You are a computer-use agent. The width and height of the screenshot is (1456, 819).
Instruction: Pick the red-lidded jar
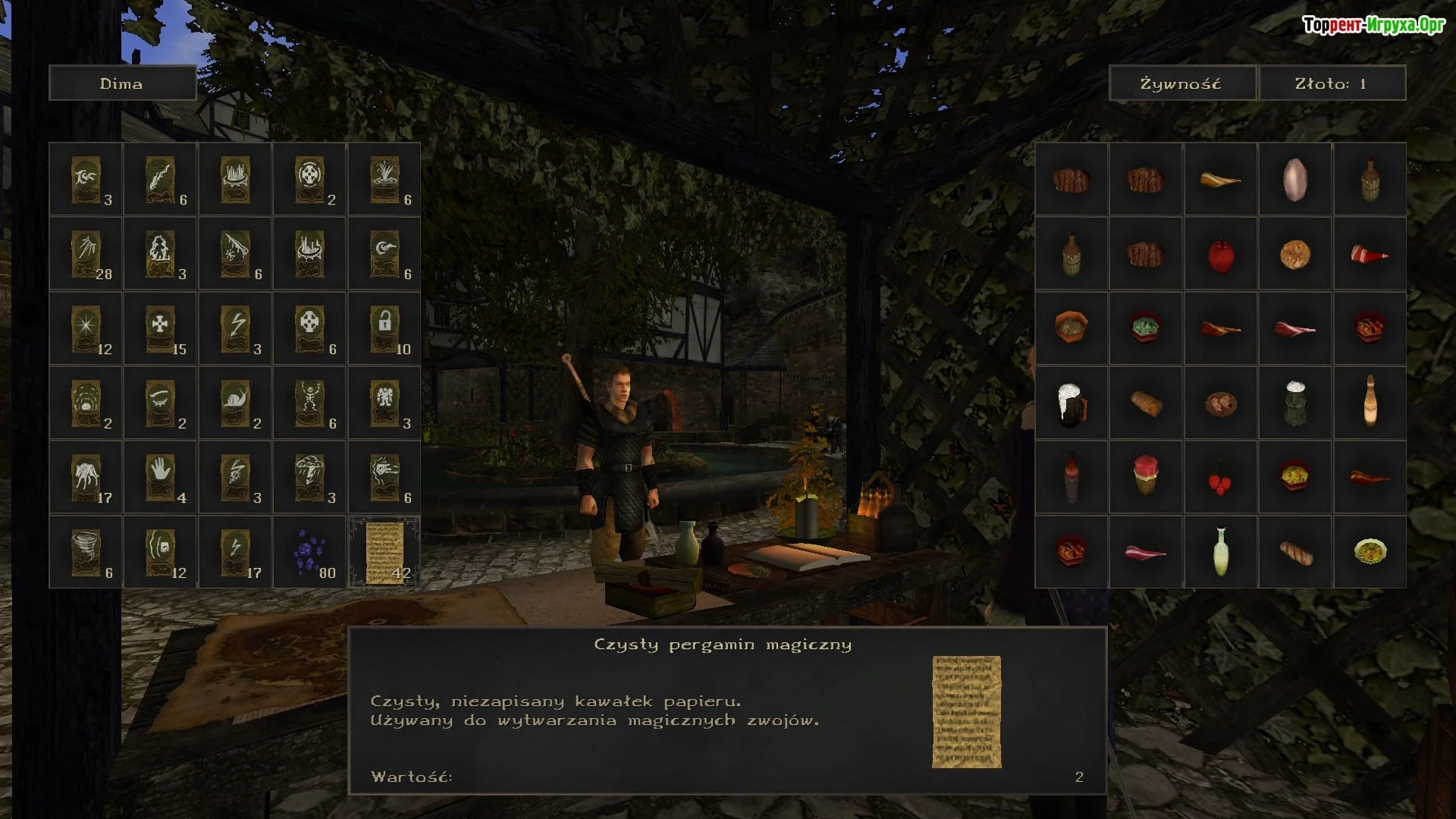(1145, 475)
